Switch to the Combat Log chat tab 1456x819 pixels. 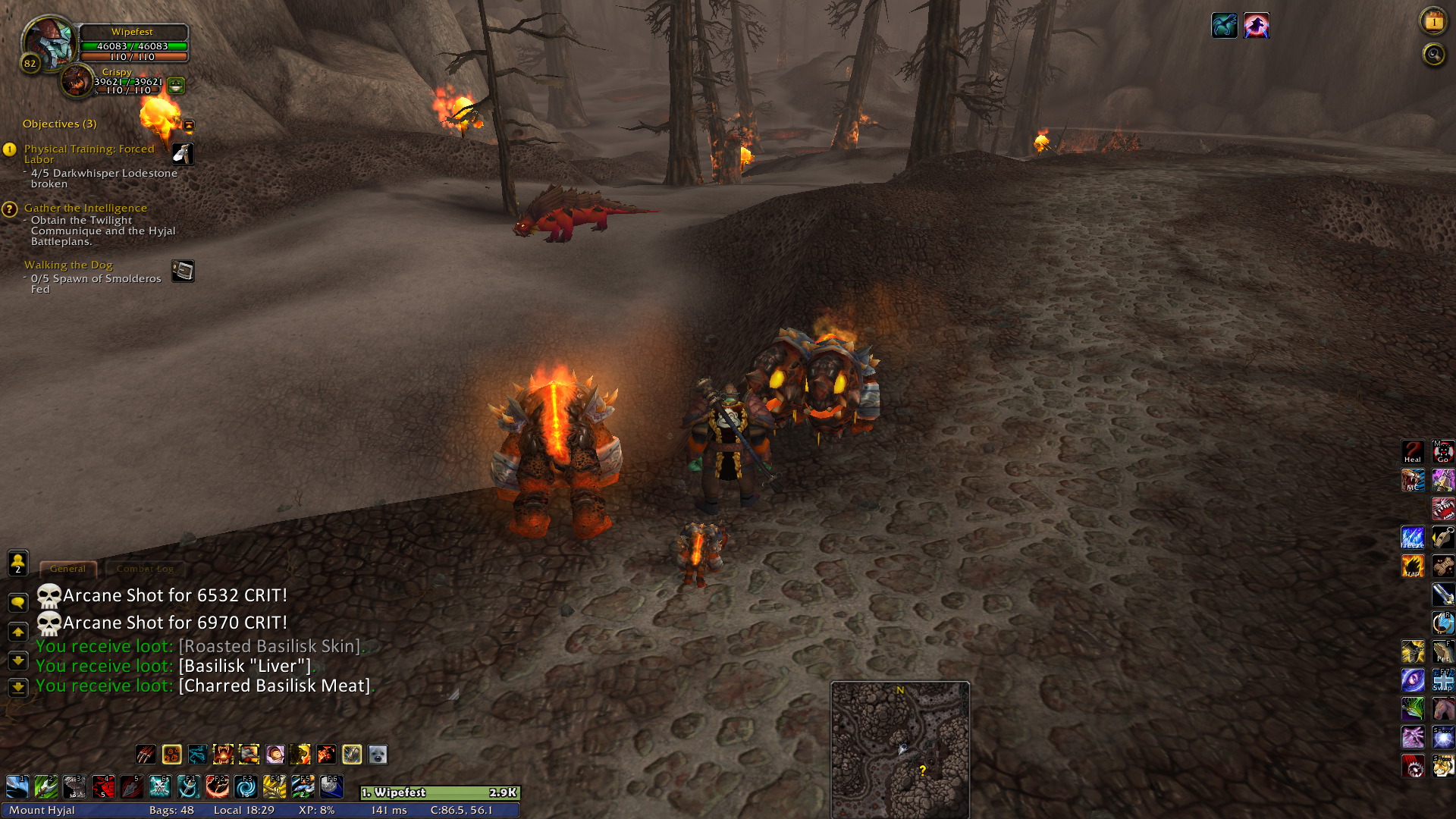point(145,569)
